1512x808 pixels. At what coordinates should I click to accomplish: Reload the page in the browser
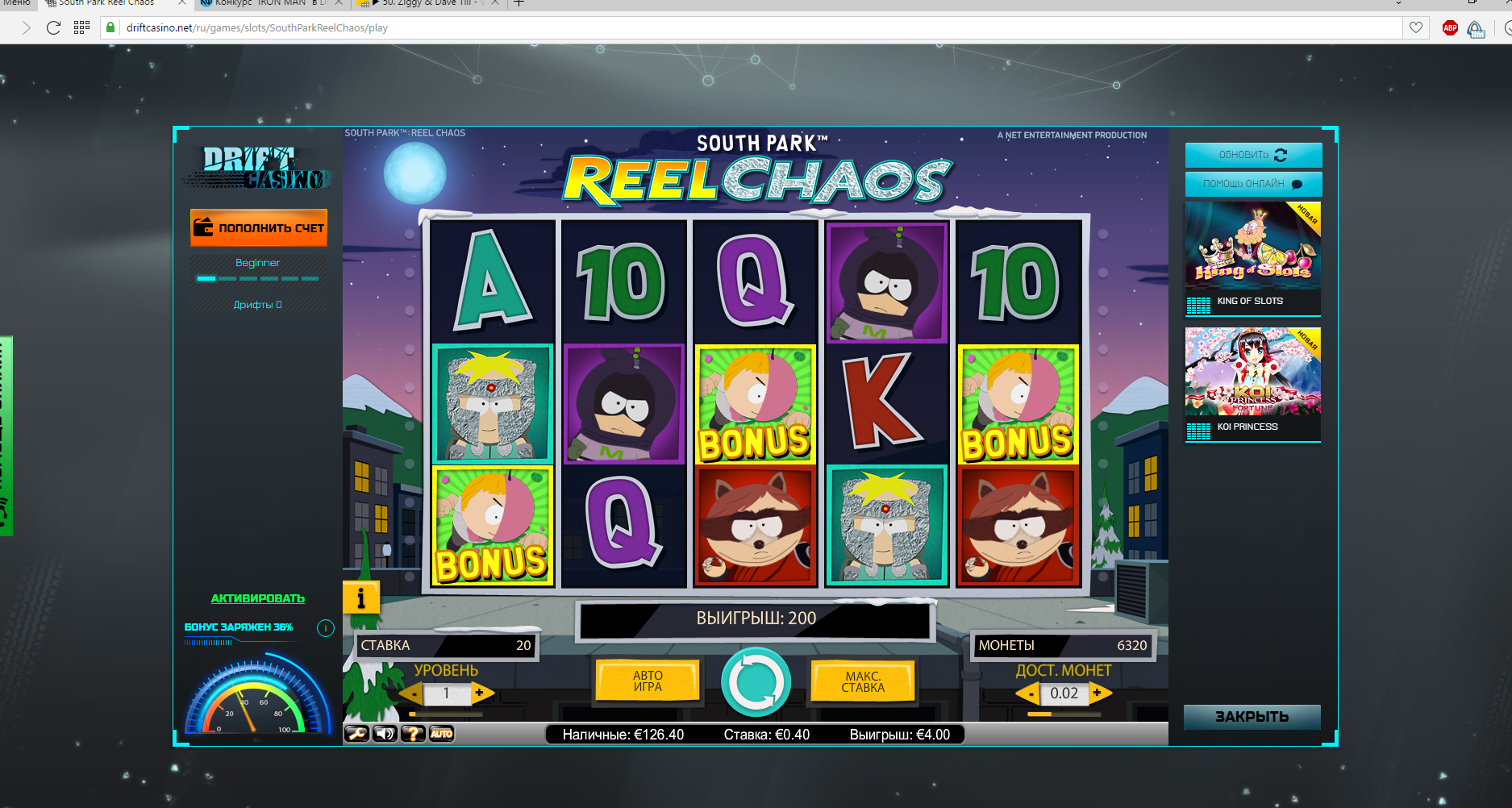coord(53,28)
